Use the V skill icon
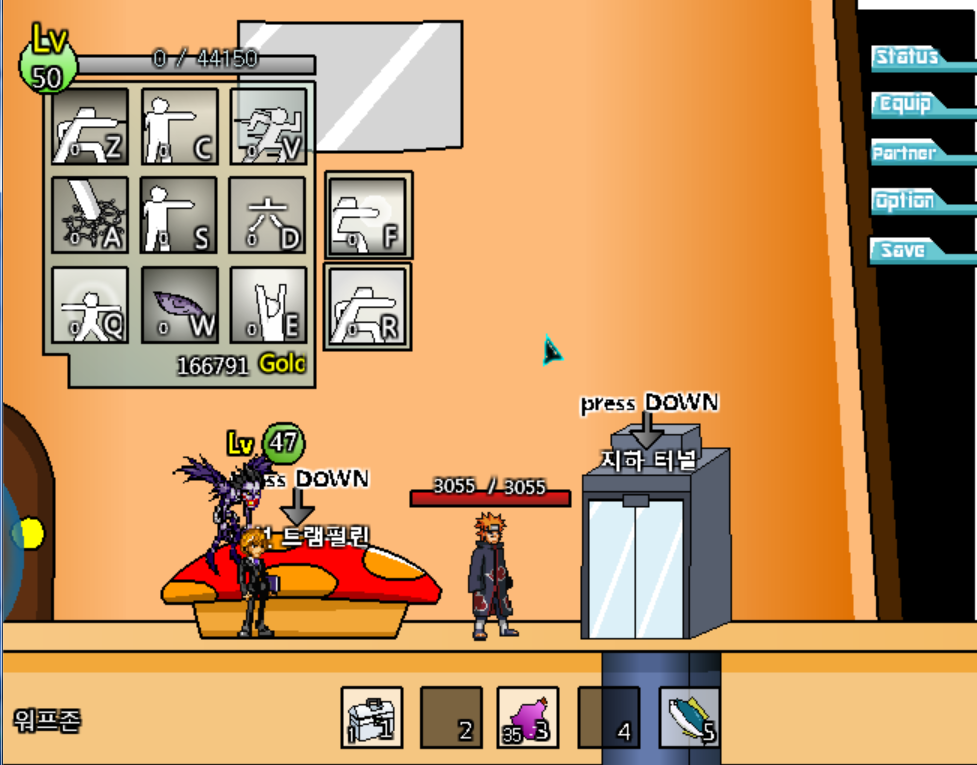The width and height of the screenshot is (977, 765). click(x=268, y=127)
